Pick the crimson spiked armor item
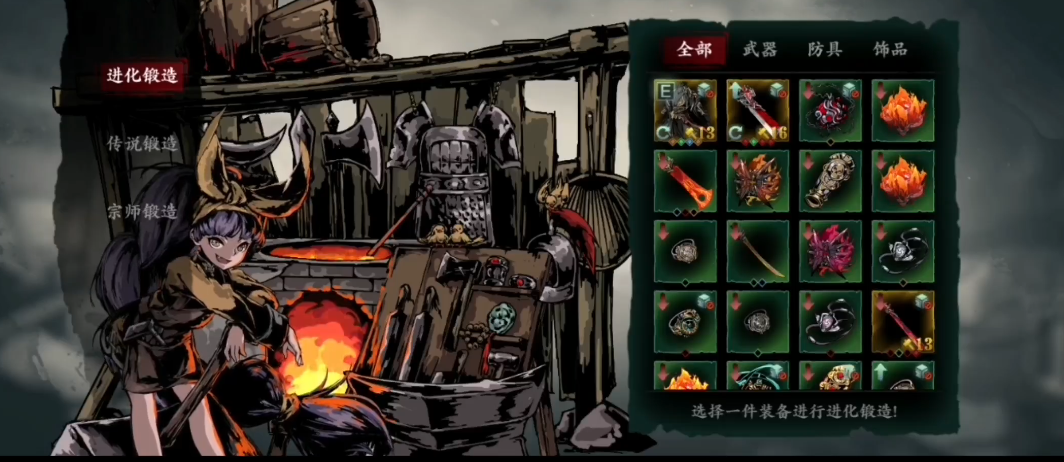Viewport: 1064px width, 462px height. tap(830, 251)
